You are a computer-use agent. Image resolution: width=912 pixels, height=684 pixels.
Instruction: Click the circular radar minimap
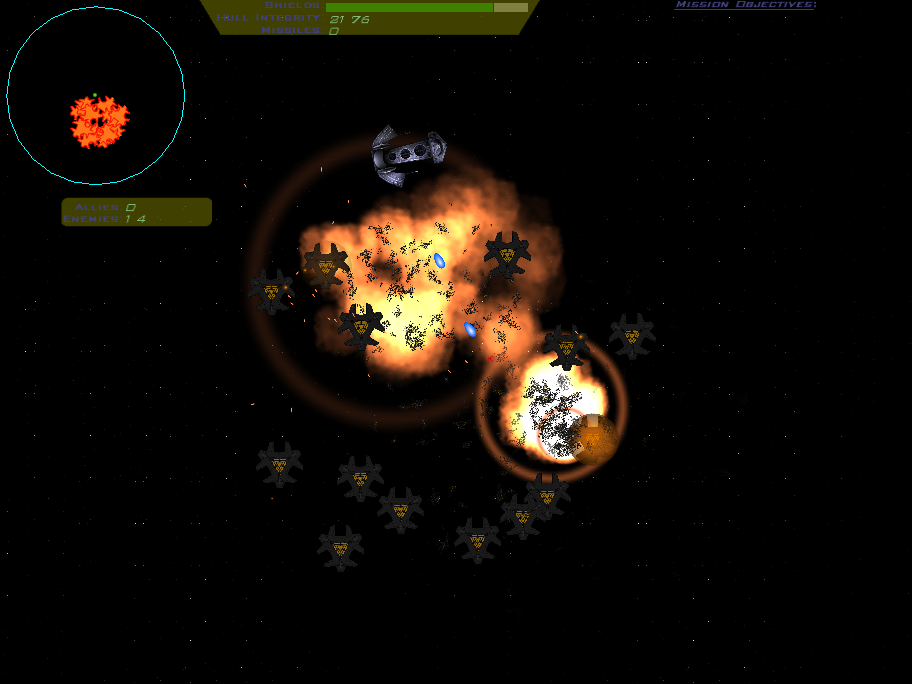[x=95, y=96]
